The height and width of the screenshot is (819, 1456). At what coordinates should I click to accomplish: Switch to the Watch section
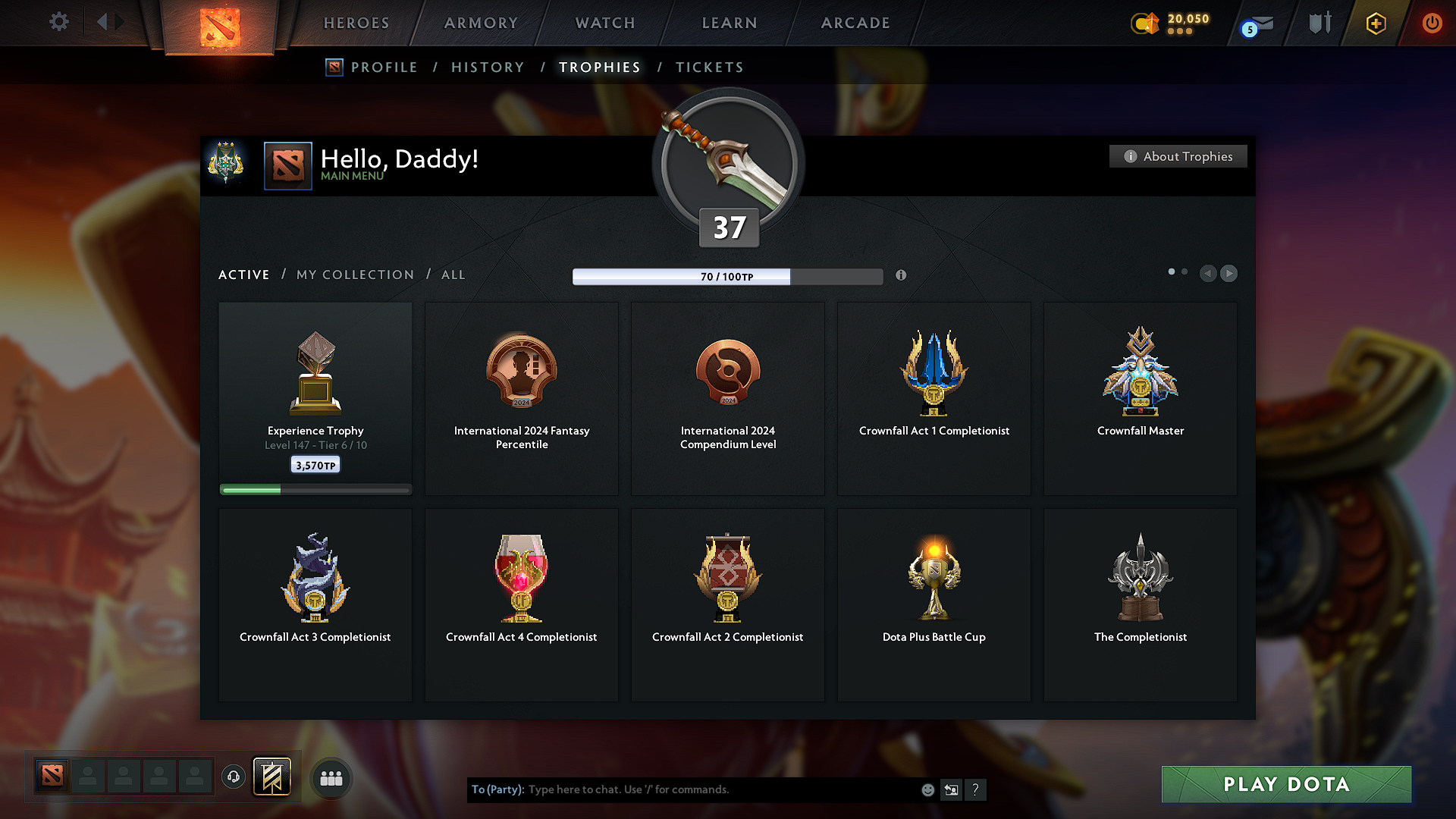(605, 23)
